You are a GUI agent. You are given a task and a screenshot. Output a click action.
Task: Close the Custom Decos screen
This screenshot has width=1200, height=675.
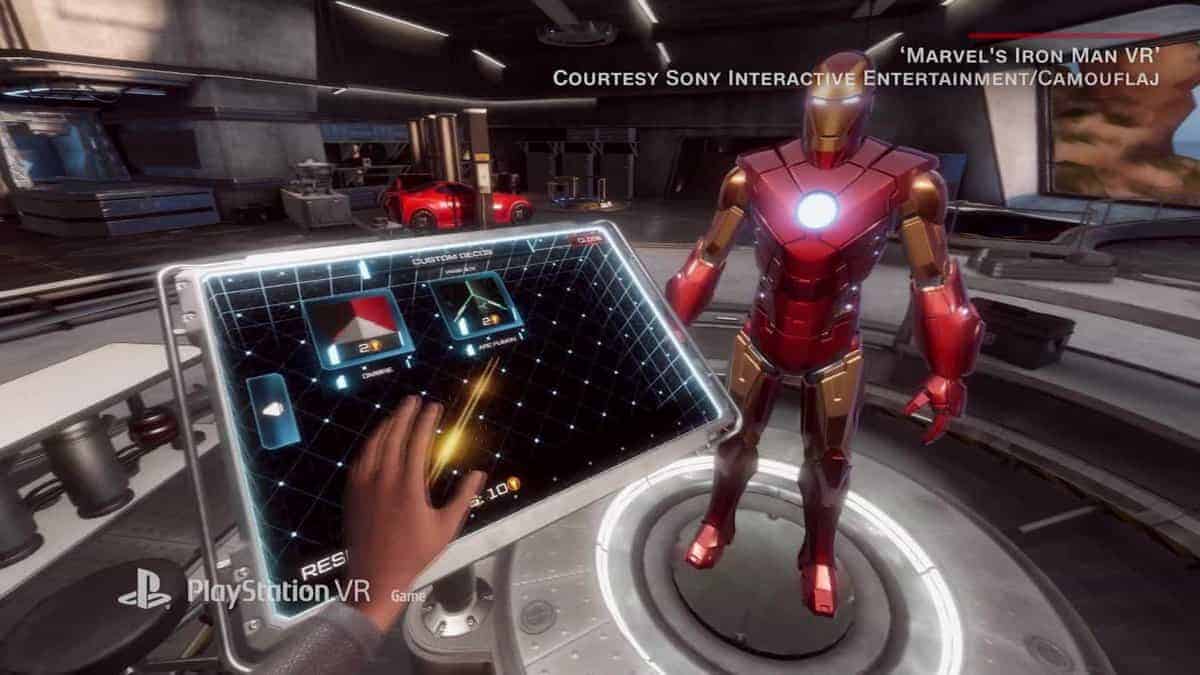click(586, 240)
